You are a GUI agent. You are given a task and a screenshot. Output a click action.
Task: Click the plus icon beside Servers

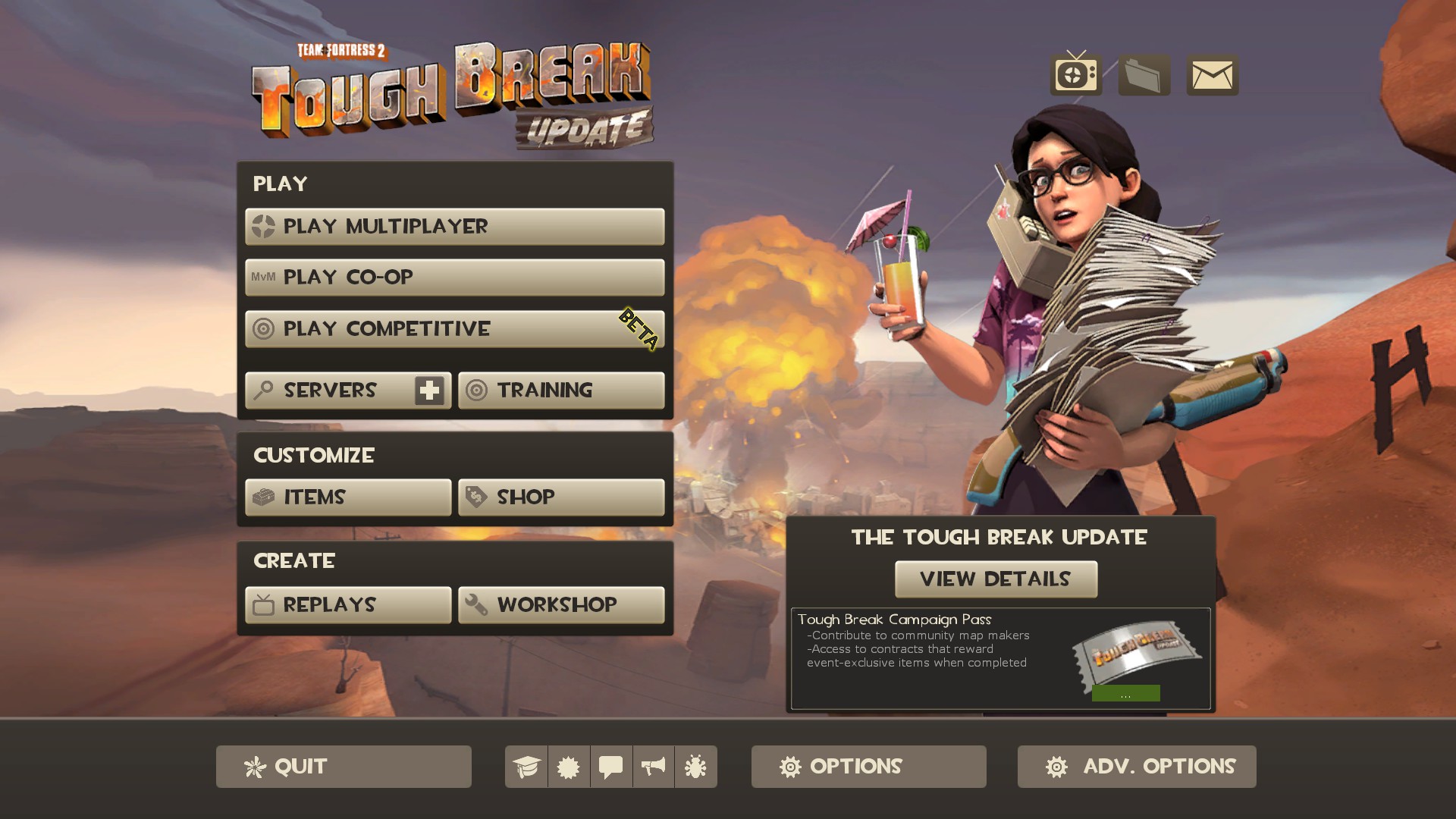[x=429, y=391]
